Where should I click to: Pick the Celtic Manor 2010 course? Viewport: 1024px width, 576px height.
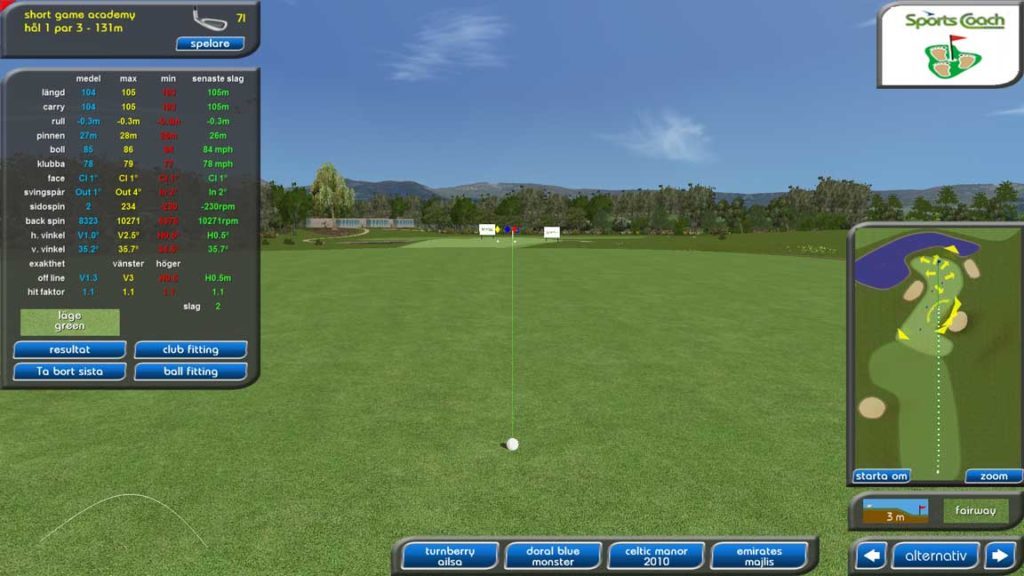click(657, 556)
